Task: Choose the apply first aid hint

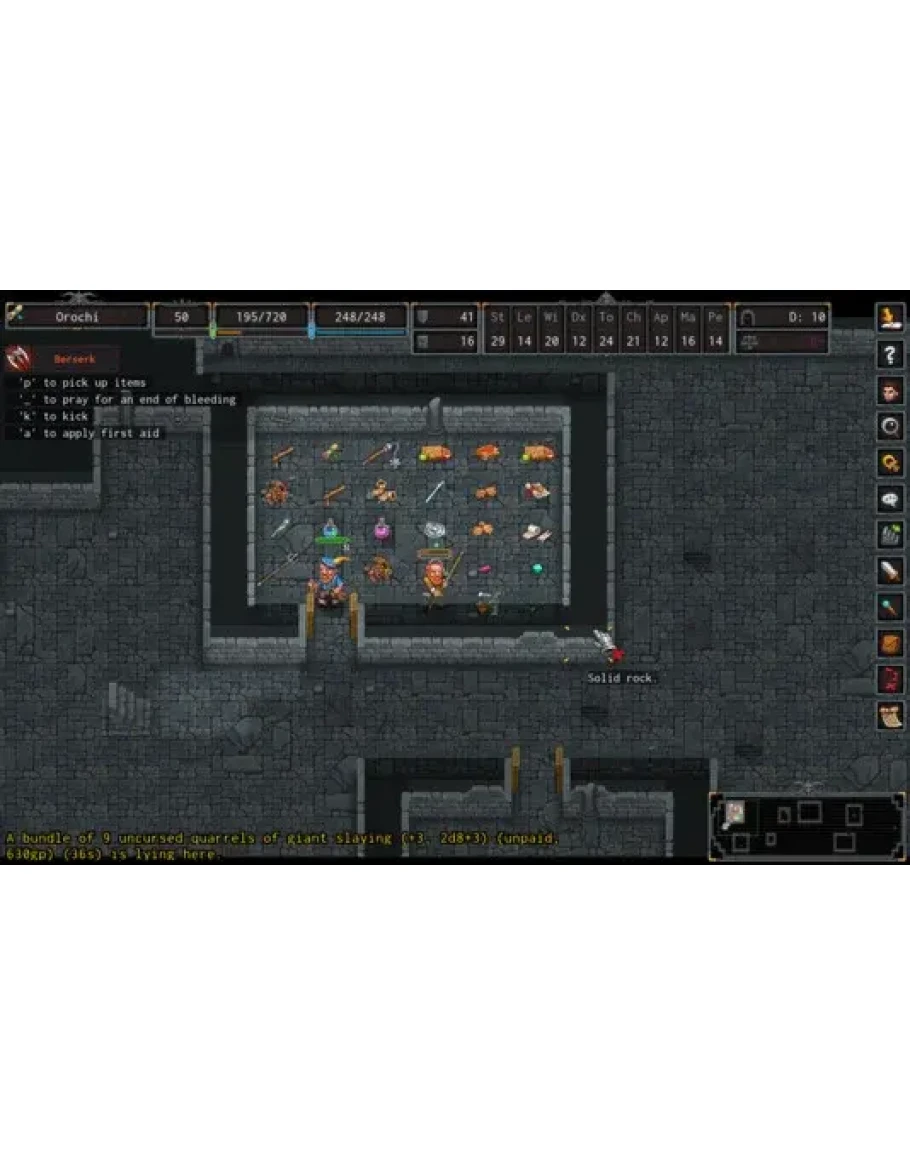Action: point(88,434)
